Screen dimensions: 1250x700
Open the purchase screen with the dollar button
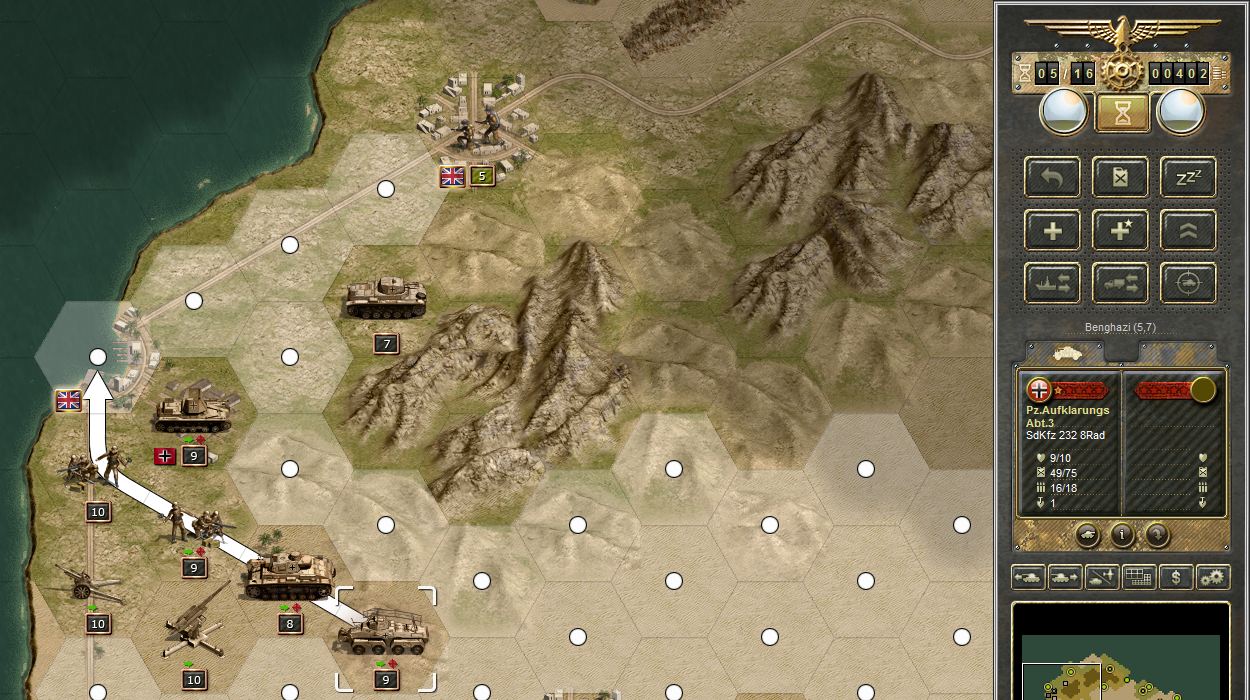point(1175,577)
